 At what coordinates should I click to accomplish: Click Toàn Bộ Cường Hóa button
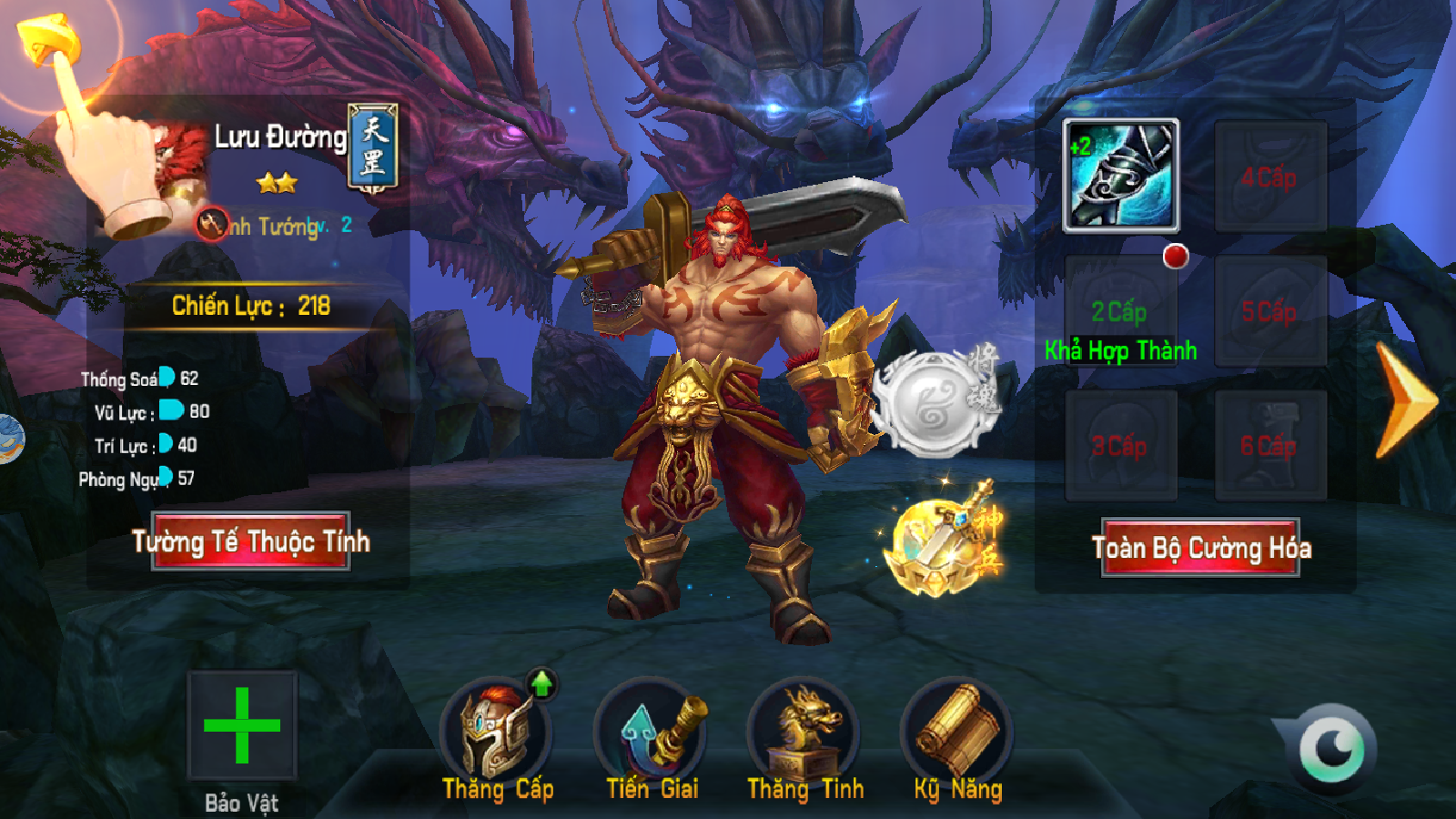[x=1200, y=548]
